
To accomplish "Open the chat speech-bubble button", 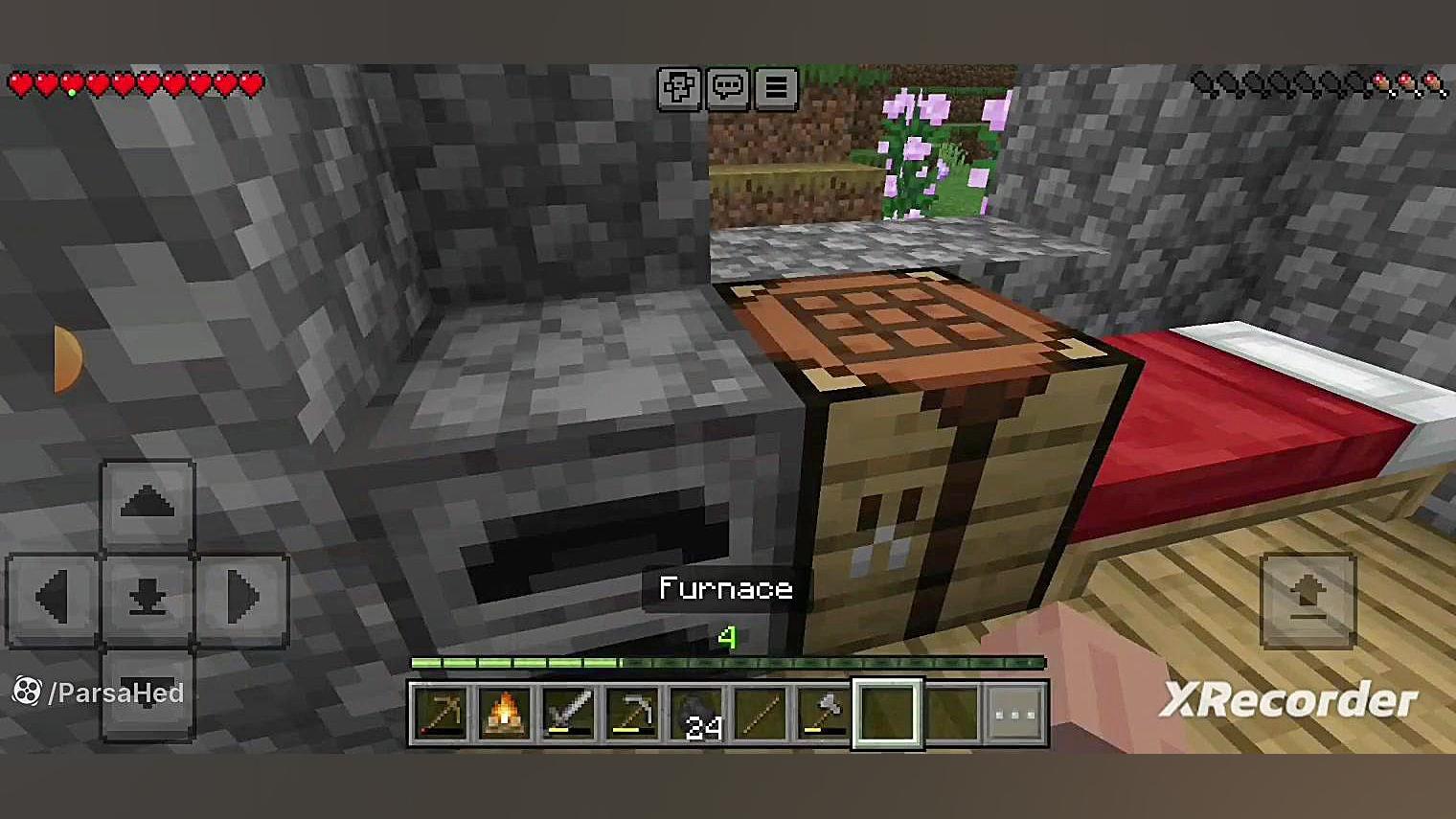I will tap(728, 88).
